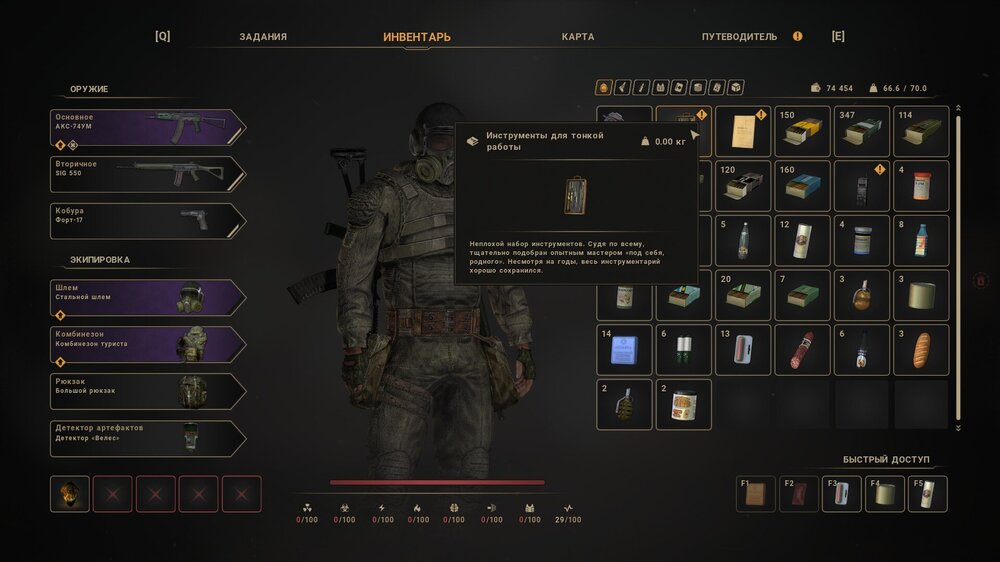Select the Детектор «Велес» slot
The width and height of the screenshot is (1000, 562).
148,438
